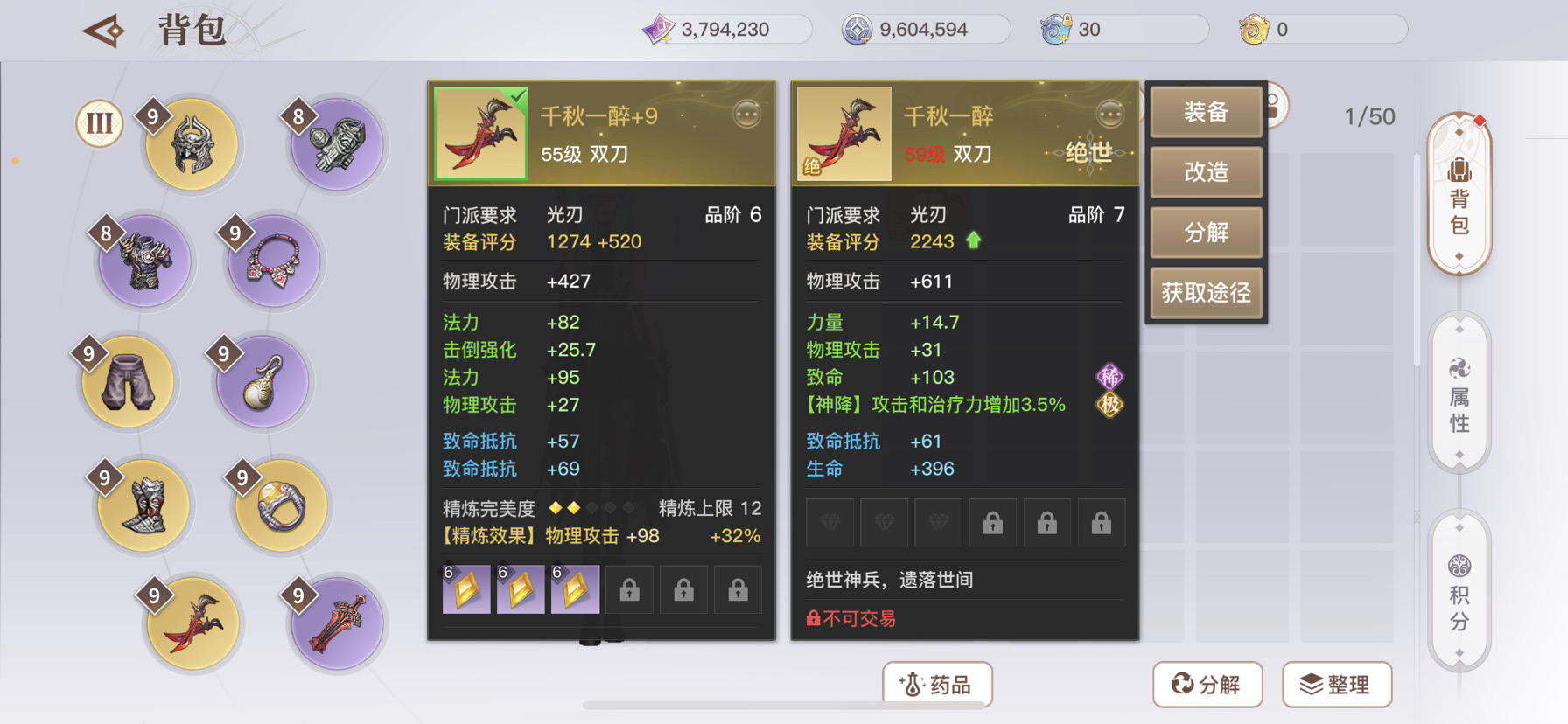Click the purple crystal currency icon
The height and width of the screenshot is (724, 1568).
point(658,28)
